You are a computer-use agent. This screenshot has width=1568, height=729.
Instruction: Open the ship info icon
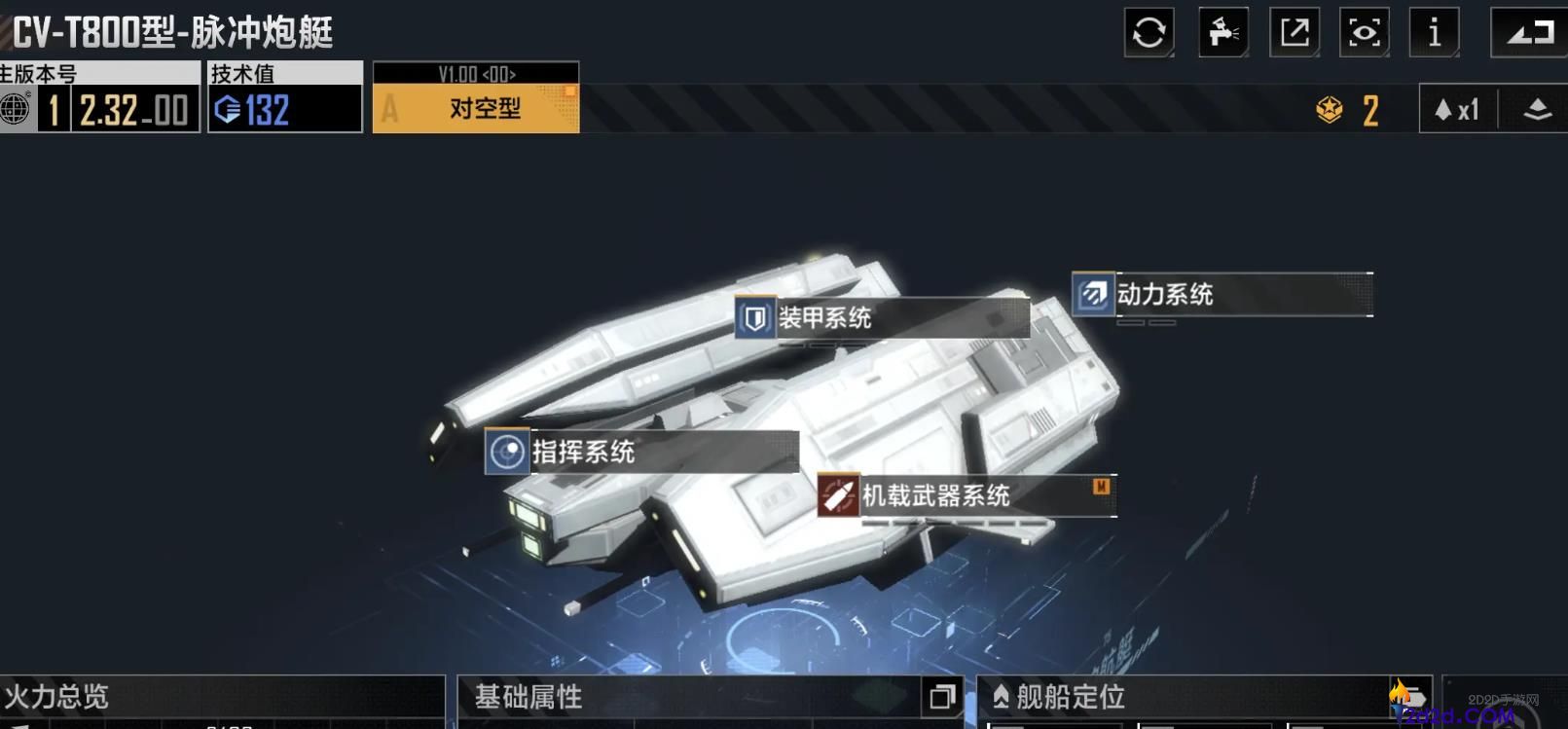(x=1434, y=31)
